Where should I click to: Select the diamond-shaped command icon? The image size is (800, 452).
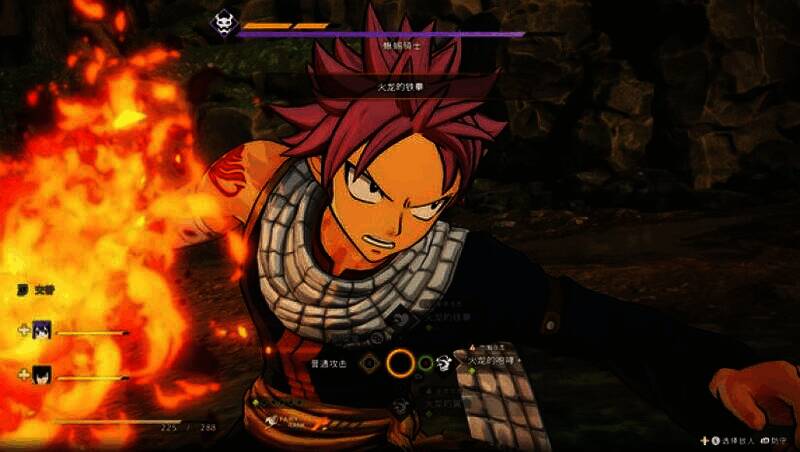tap(369, 362)
